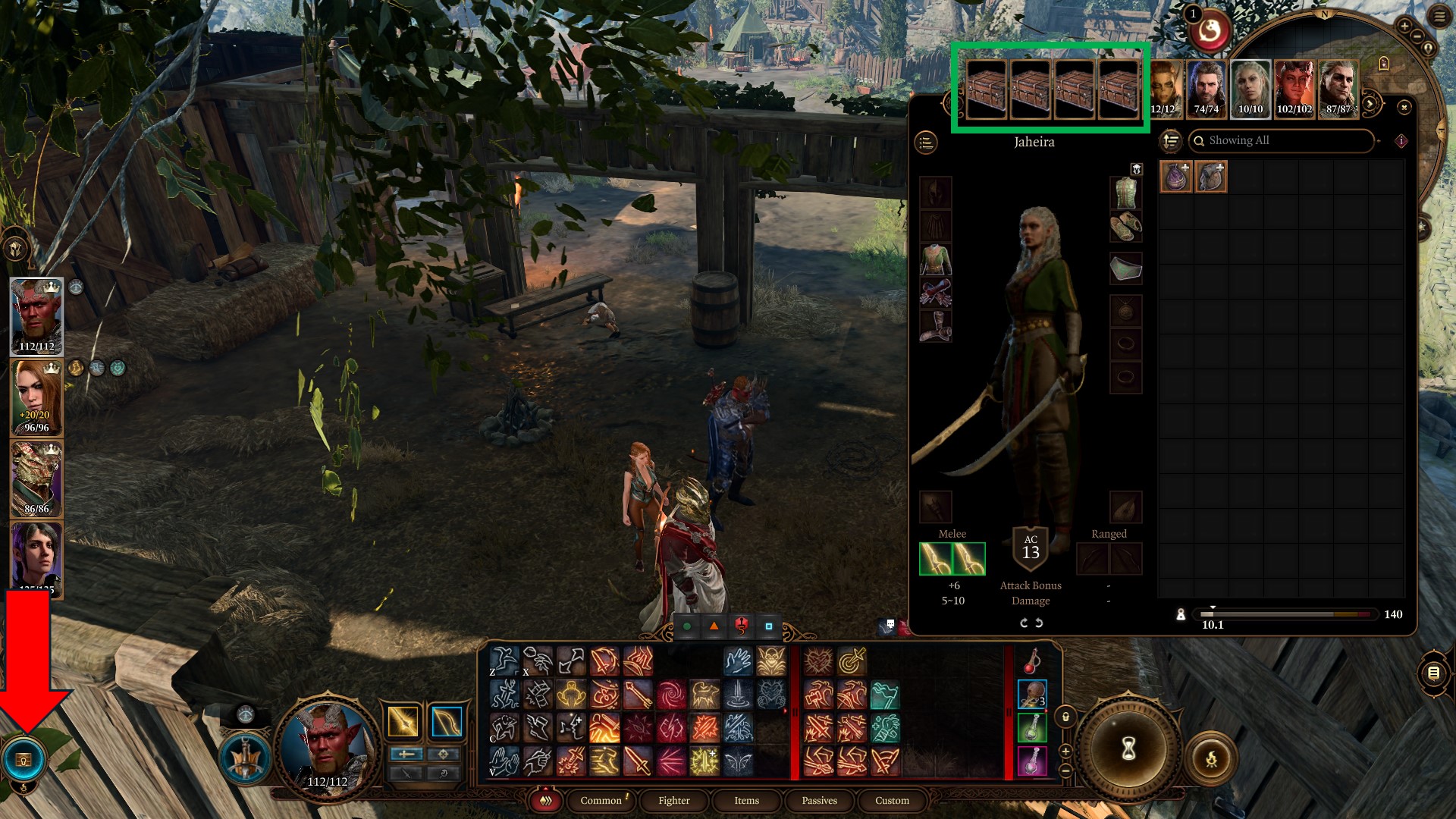Select the red tiefling party portrait with 112/112
Screen dimensions: 1456x819
point(36,315)
